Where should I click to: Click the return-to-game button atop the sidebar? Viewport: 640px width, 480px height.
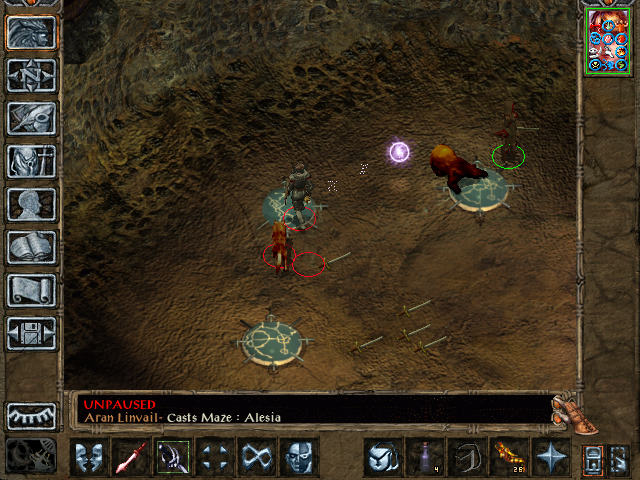[31, 33]
